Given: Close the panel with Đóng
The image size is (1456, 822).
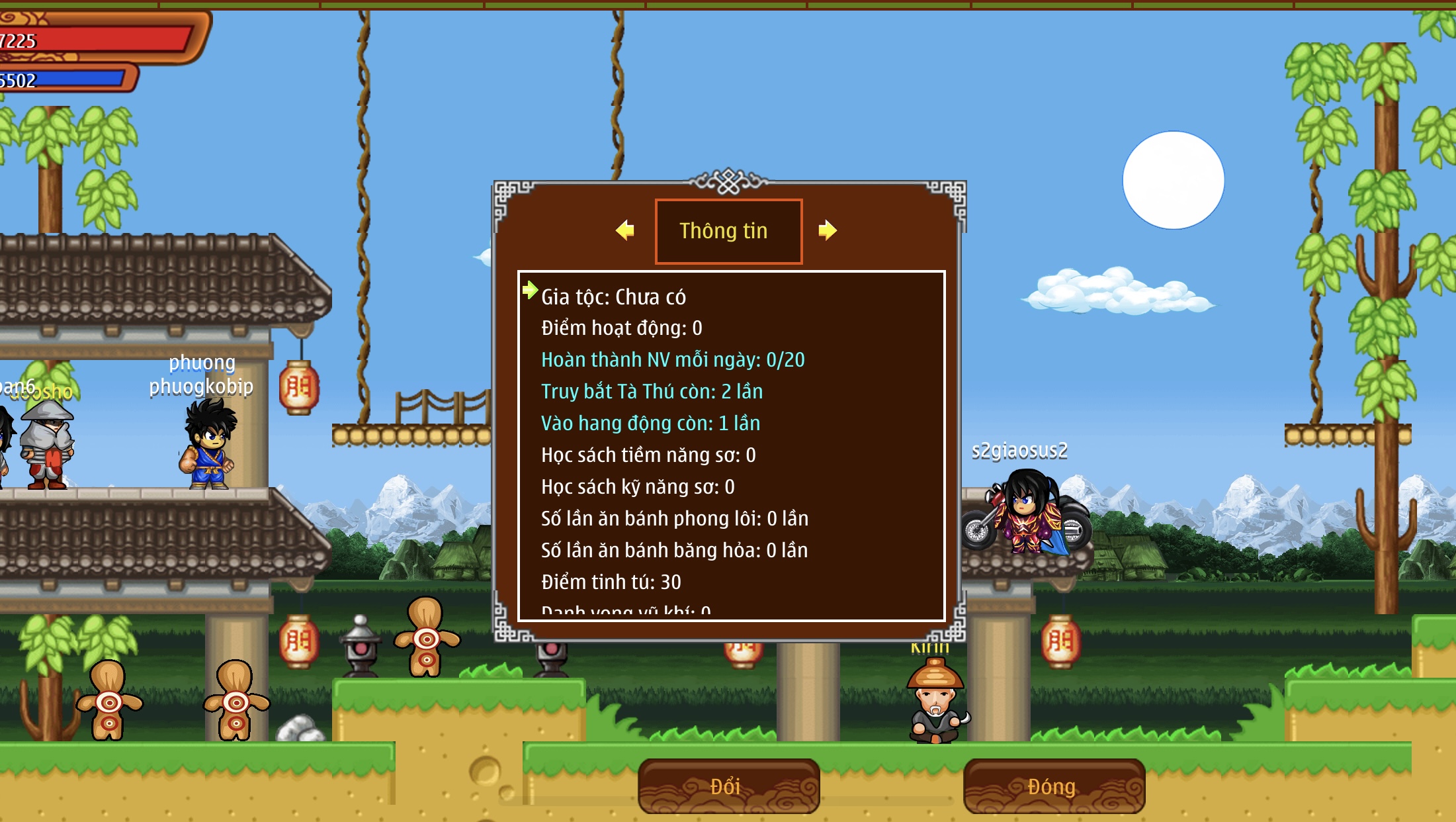Looking at the screenshot, I should click(x=1053, y=786).
